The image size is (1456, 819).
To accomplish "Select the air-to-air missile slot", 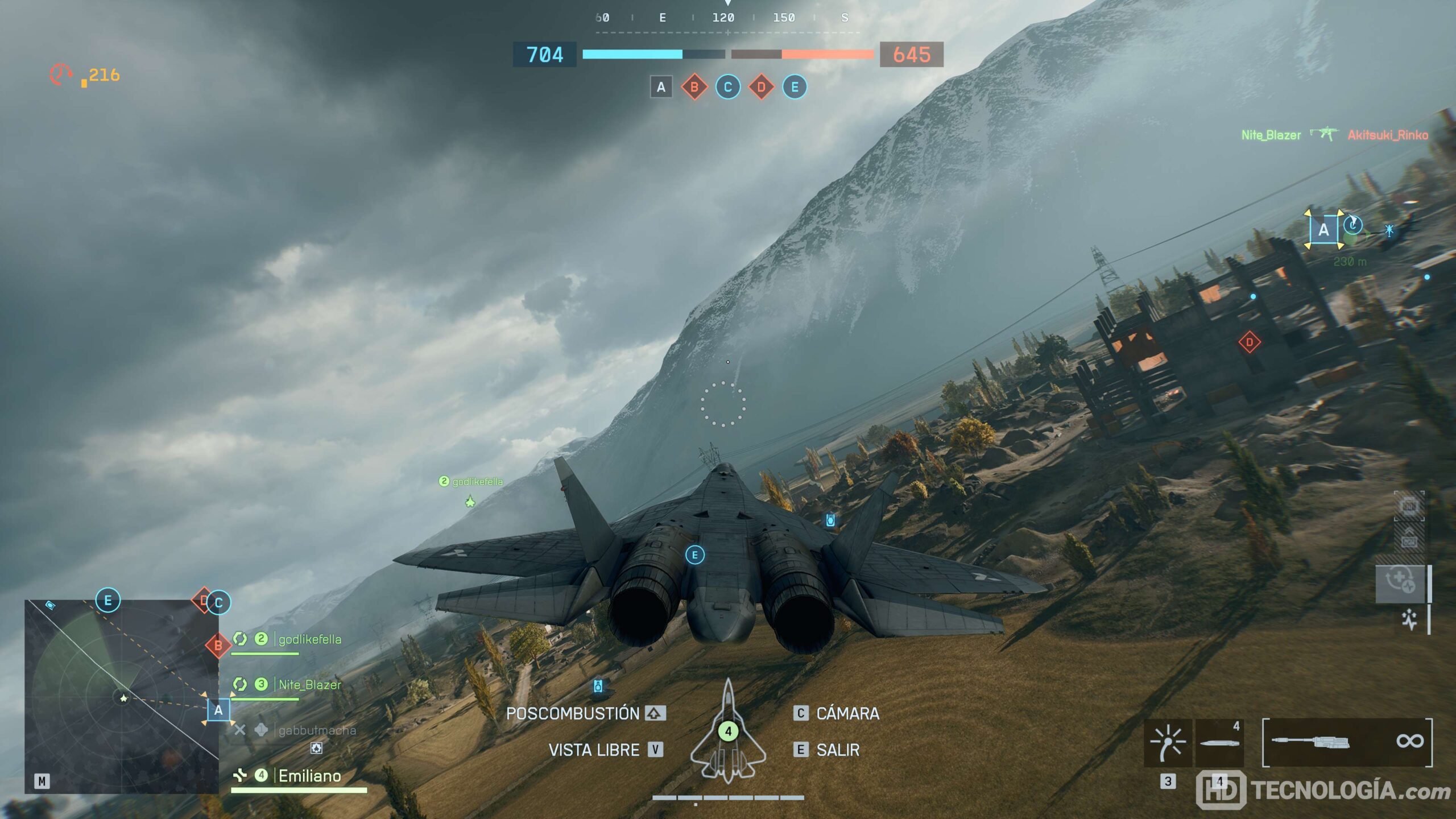I will coord(1219,742).
